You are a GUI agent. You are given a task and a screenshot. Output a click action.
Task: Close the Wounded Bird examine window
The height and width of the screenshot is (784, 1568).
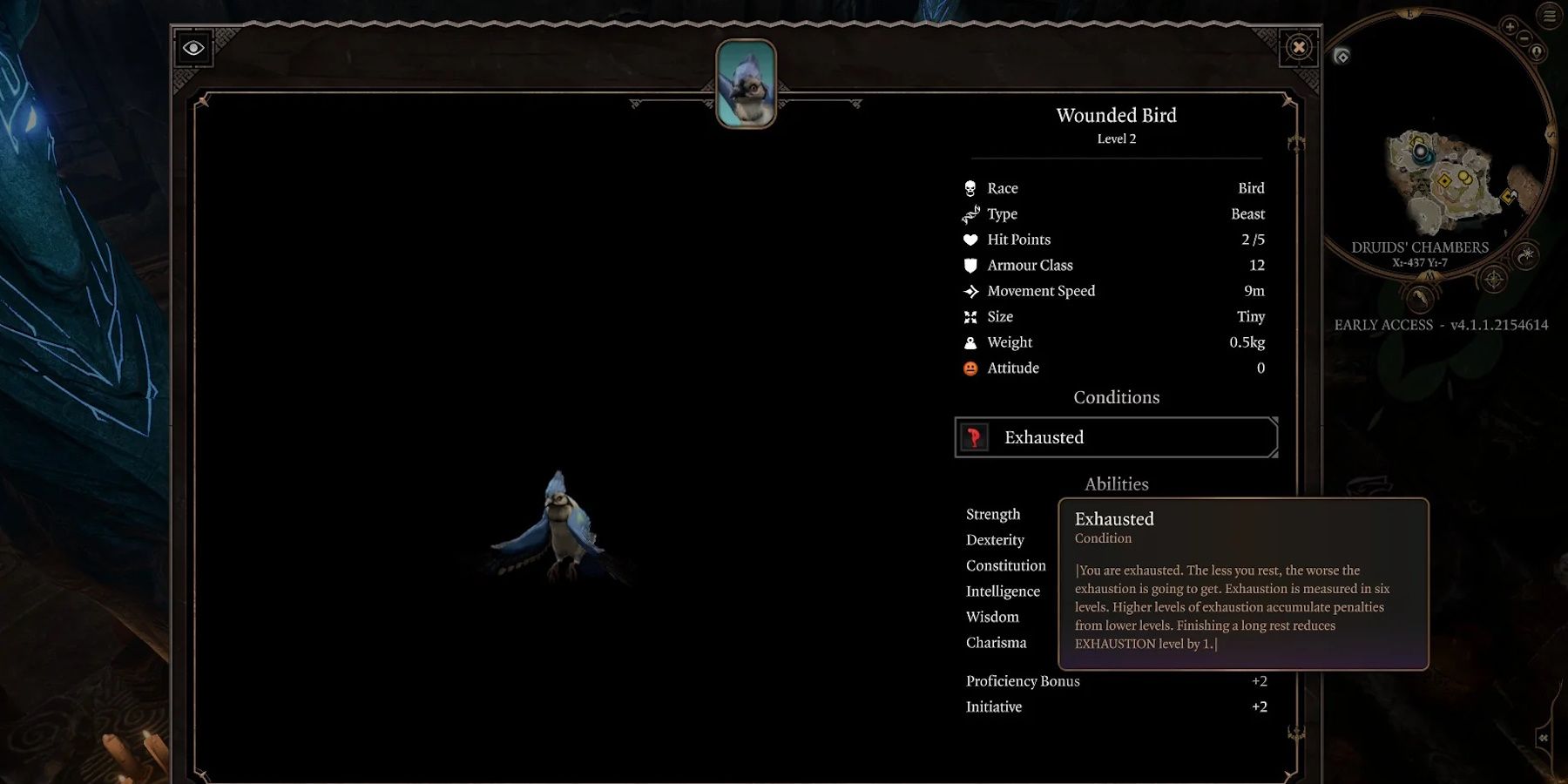(1299, 48)
